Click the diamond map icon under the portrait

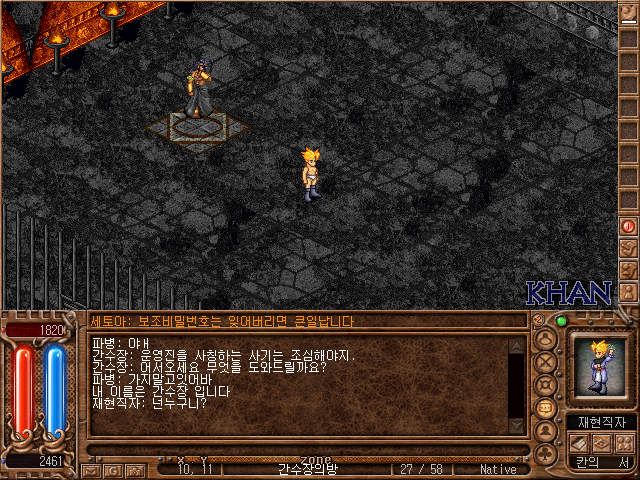click(603, 442)
